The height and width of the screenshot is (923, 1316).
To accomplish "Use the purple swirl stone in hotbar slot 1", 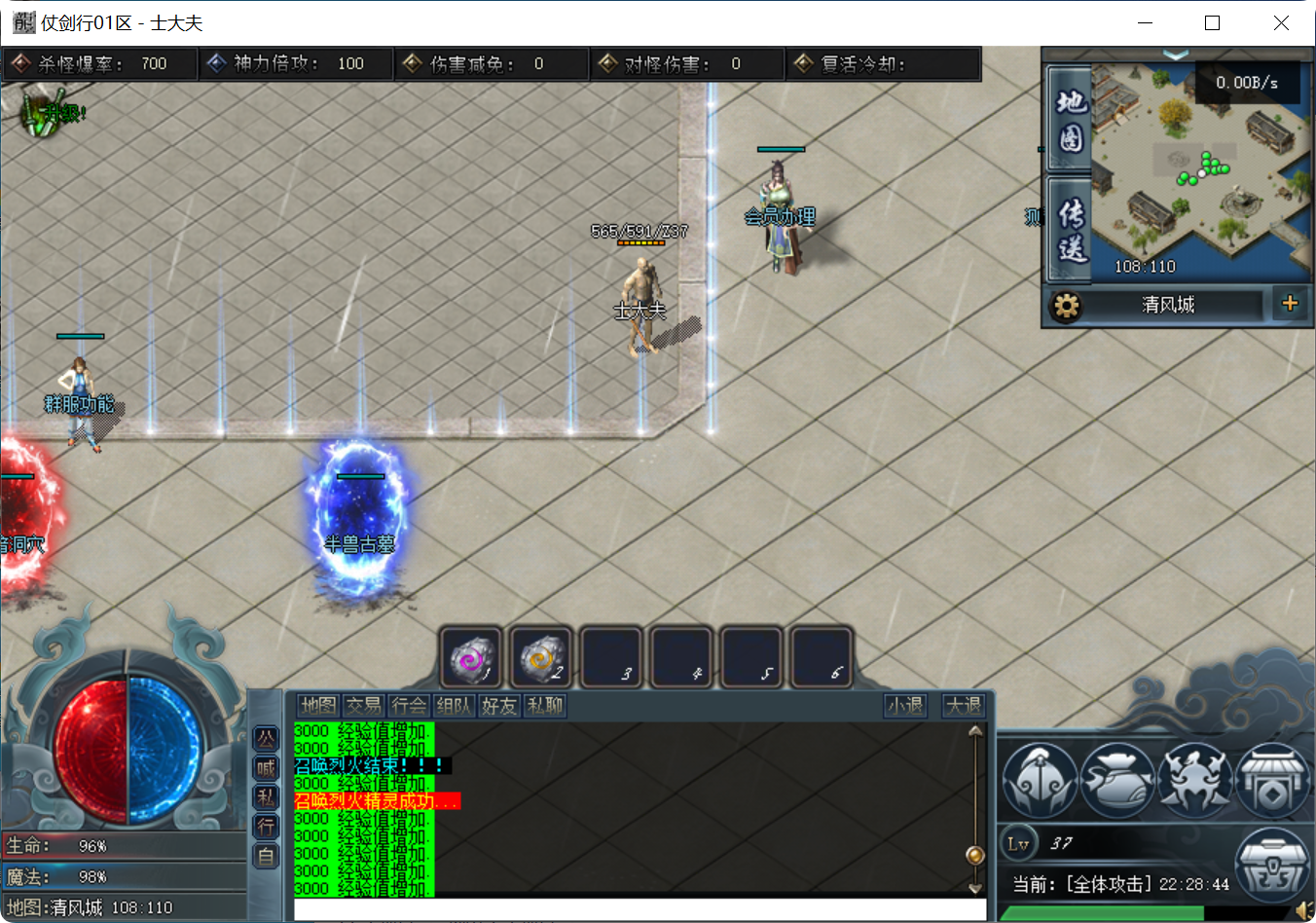I will [472, 658].
